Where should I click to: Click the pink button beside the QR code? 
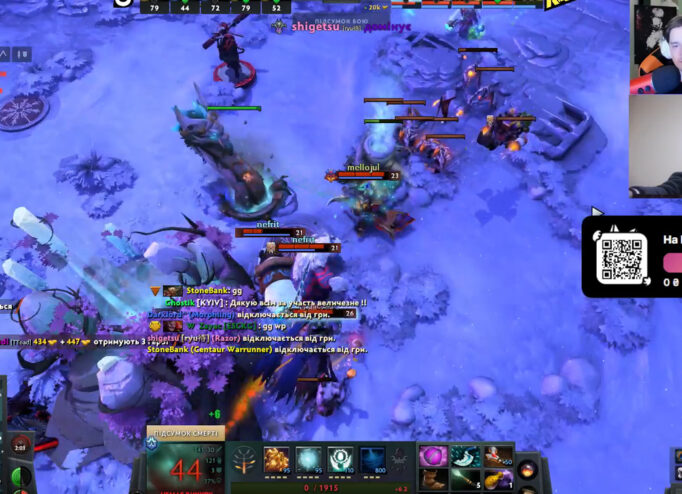click(x=673, y=262)
